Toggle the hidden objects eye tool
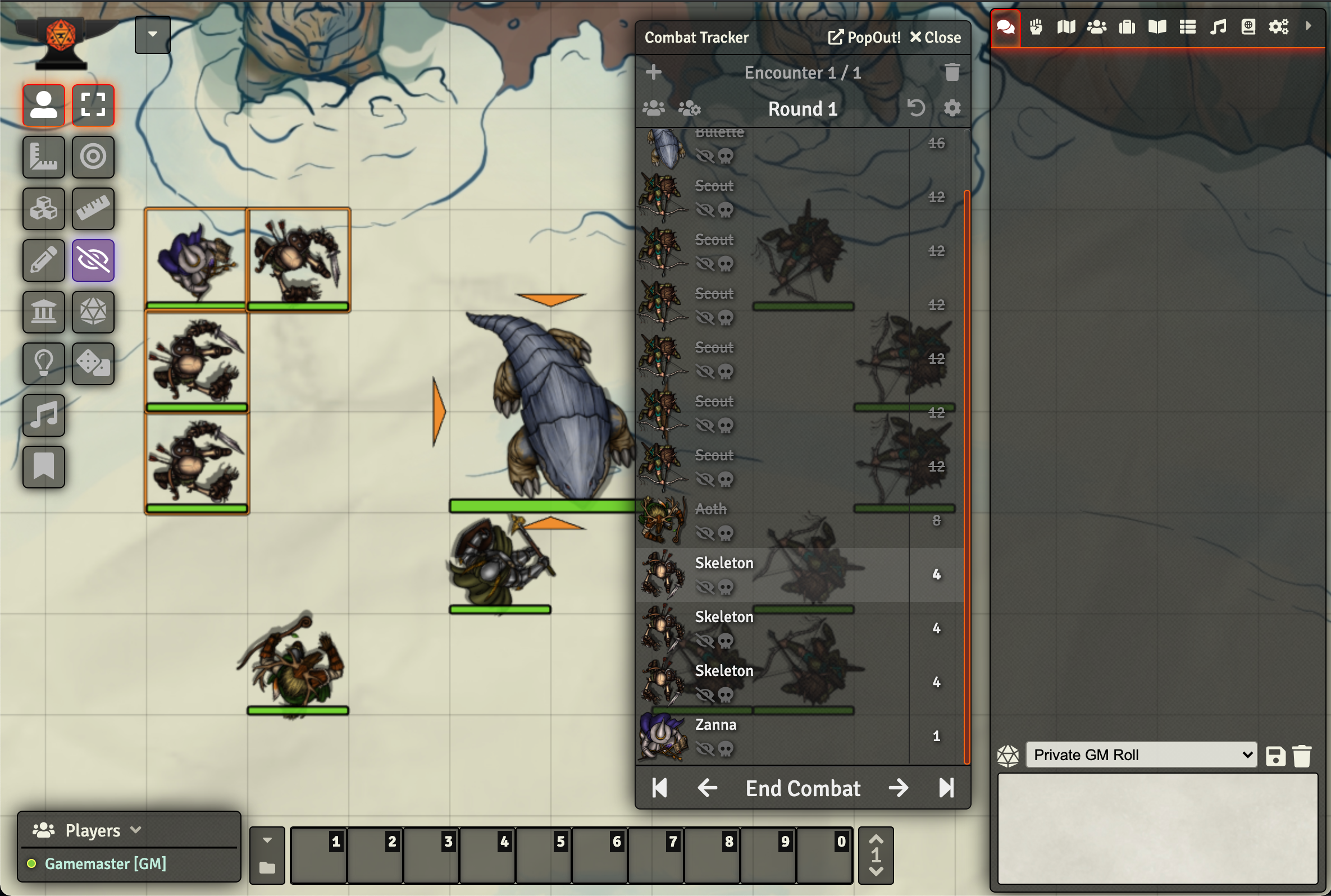 tap(93, 260)
